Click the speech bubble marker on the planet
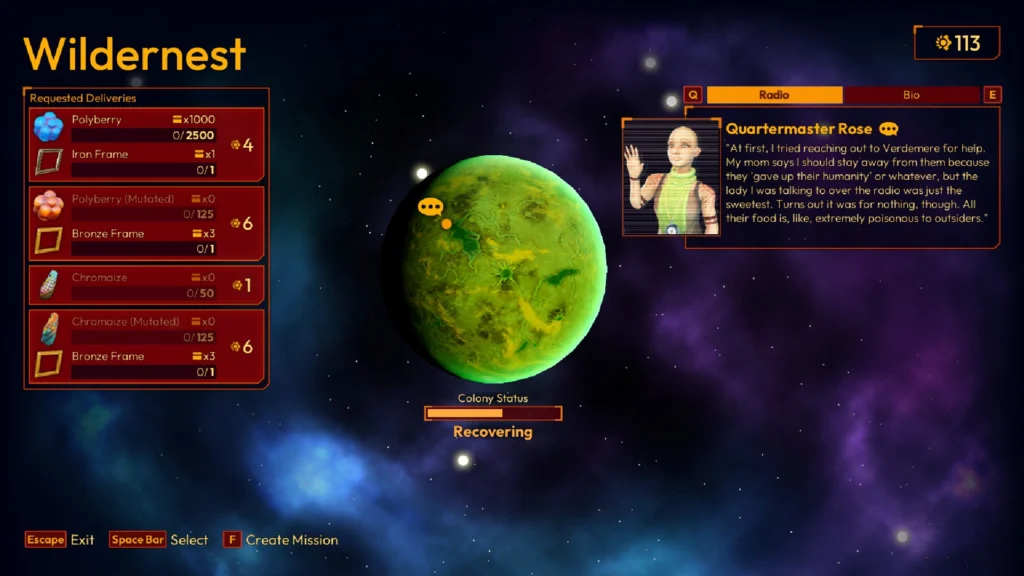This screenshot has height=576, width=1024. coord(430,207)
